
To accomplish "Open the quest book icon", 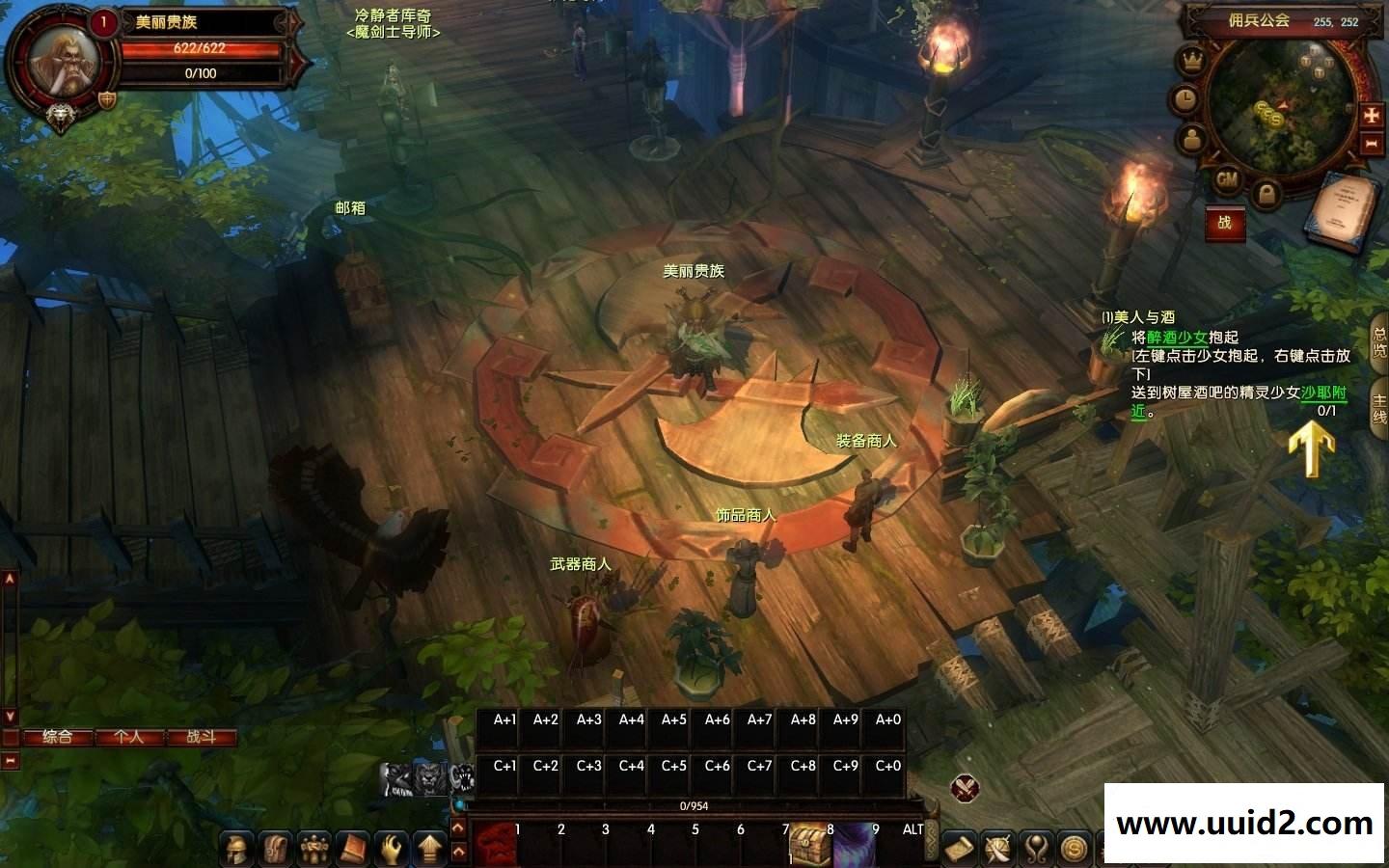I will [x=1343, y=210].
